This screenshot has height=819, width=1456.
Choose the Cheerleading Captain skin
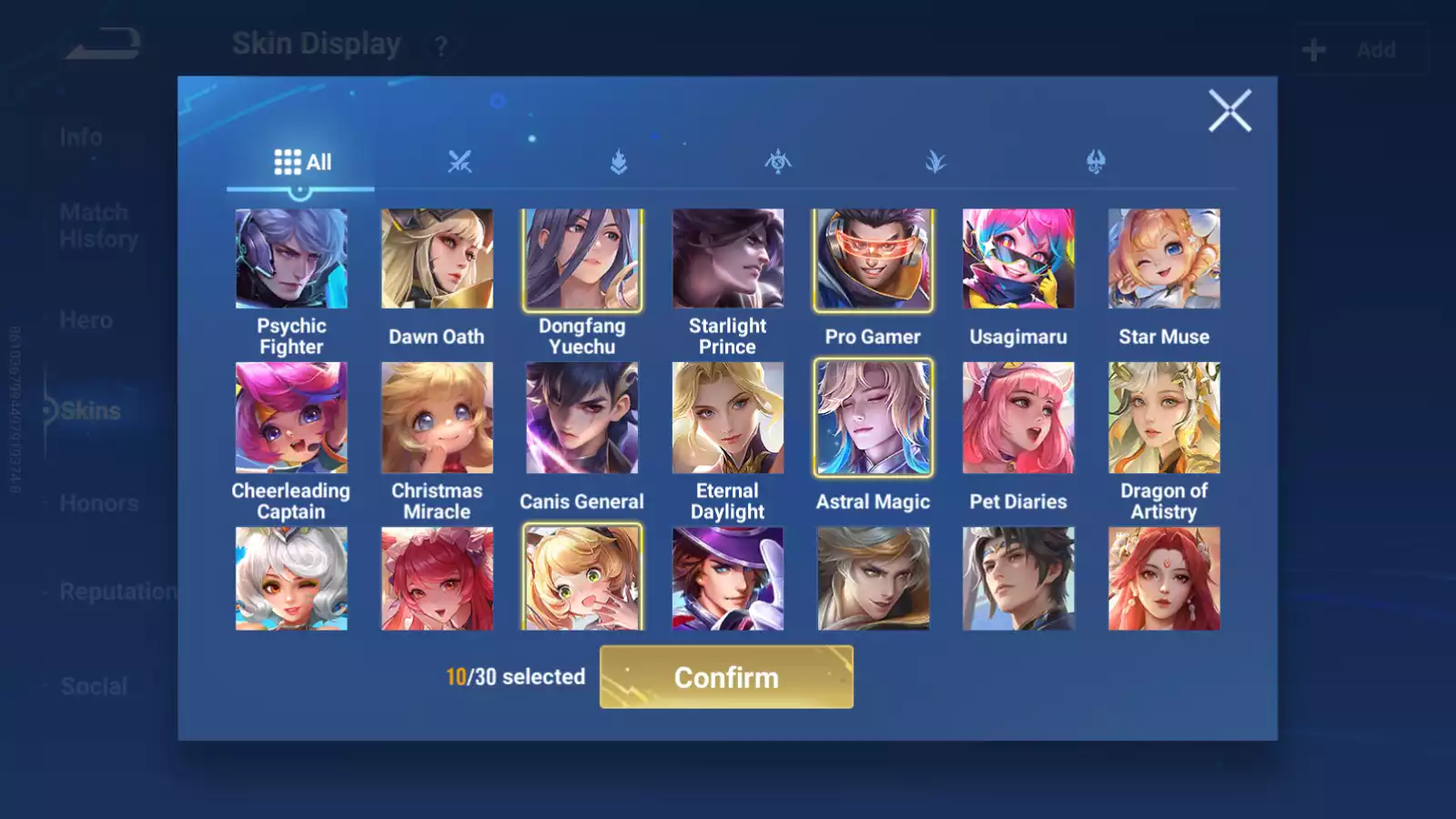click(x=291, y=418)
